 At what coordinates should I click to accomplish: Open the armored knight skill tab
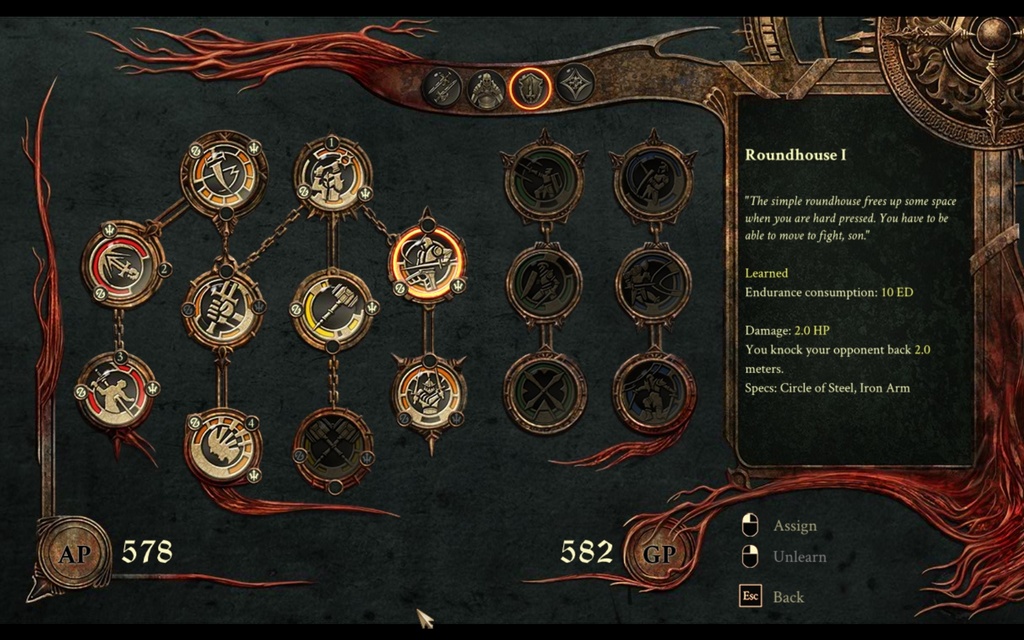(487, 89)
